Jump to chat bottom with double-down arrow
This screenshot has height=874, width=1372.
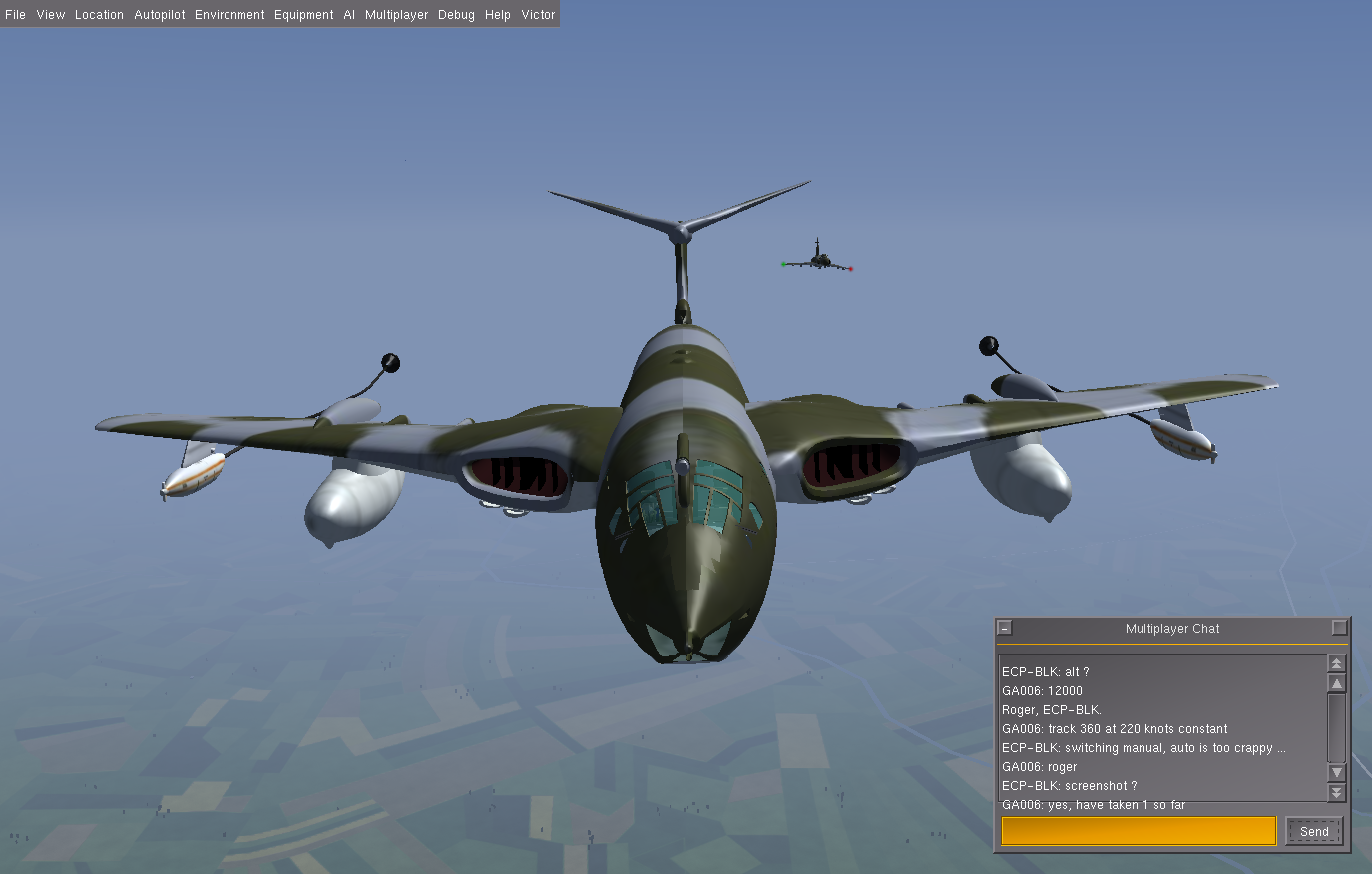pos(1337,793)
